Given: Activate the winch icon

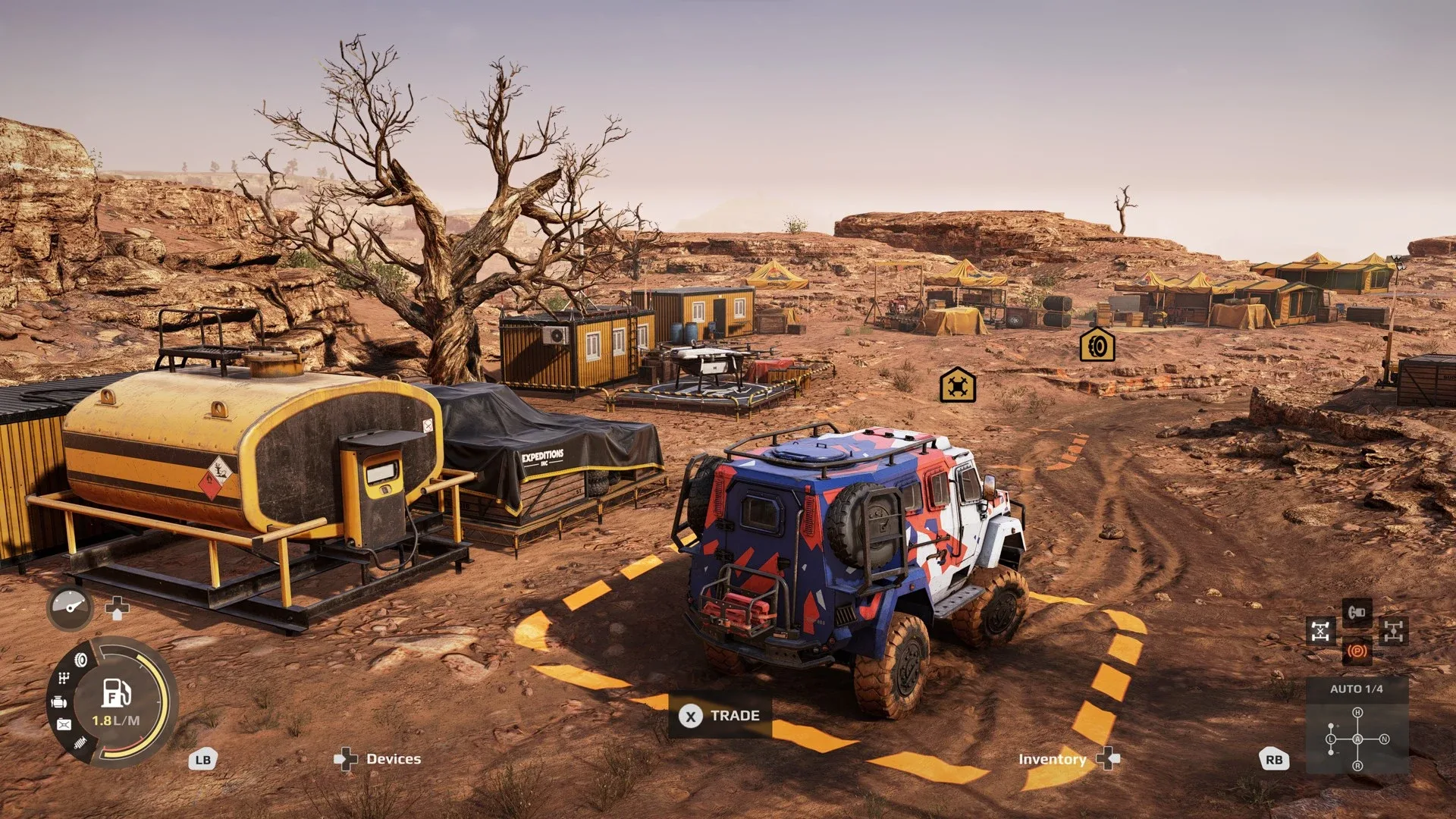Looking at the screenshot, I should pyautogui.click(x=1357, y=612).
